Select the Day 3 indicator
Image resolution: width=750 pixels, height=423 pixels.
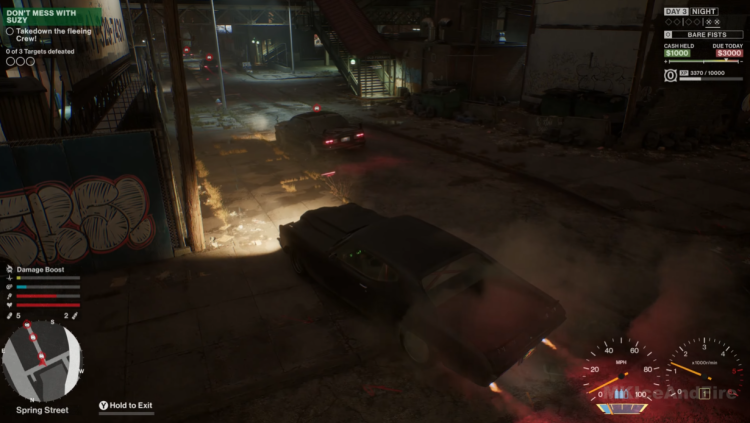click(676, 11)
